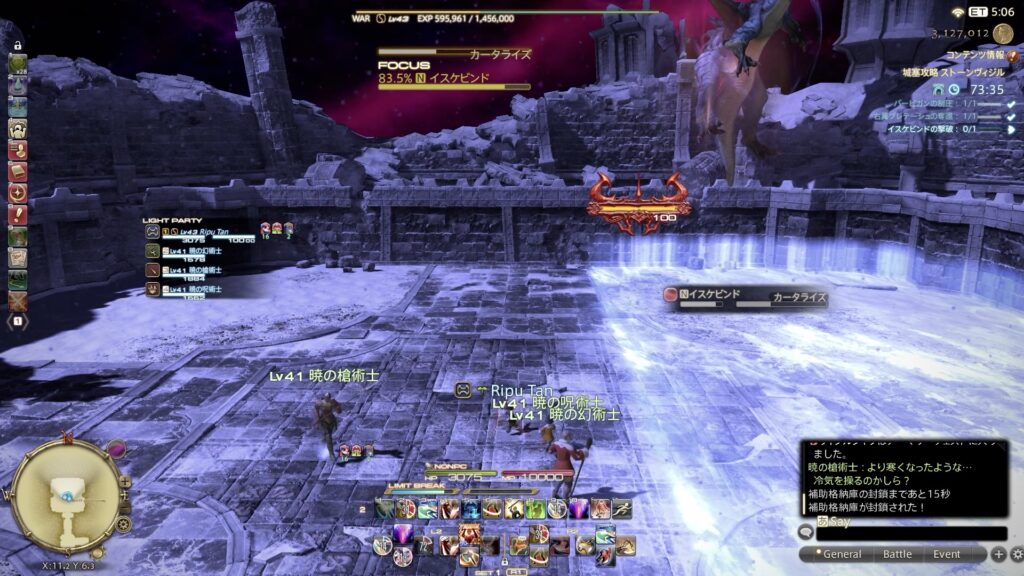Select イスケビンド in the enemy list
This screenshot has width=1024, height=576.
pos(712,296)
